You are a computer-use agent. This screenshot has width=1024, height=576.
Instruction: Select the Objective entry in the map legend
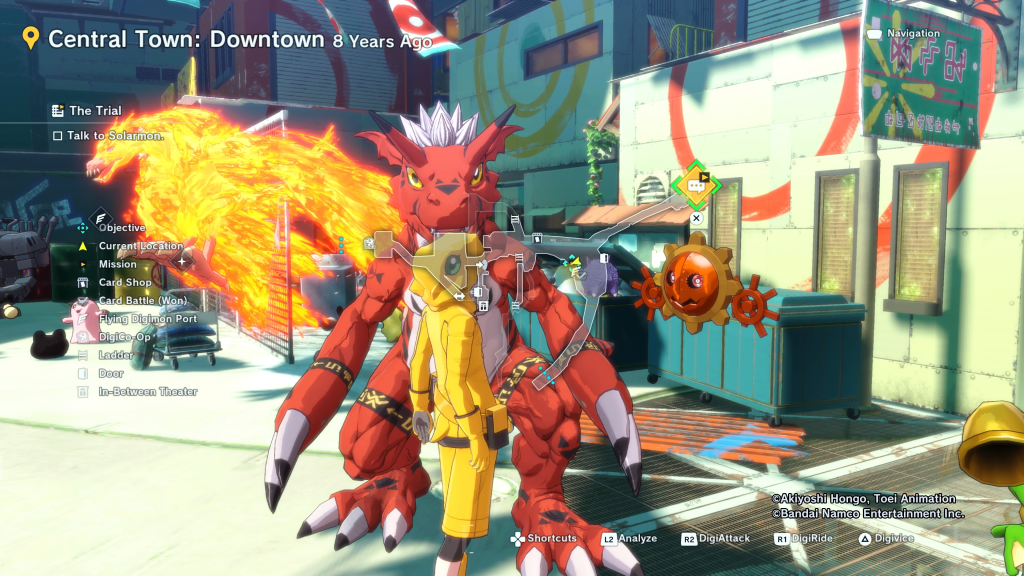pos(121,228)
